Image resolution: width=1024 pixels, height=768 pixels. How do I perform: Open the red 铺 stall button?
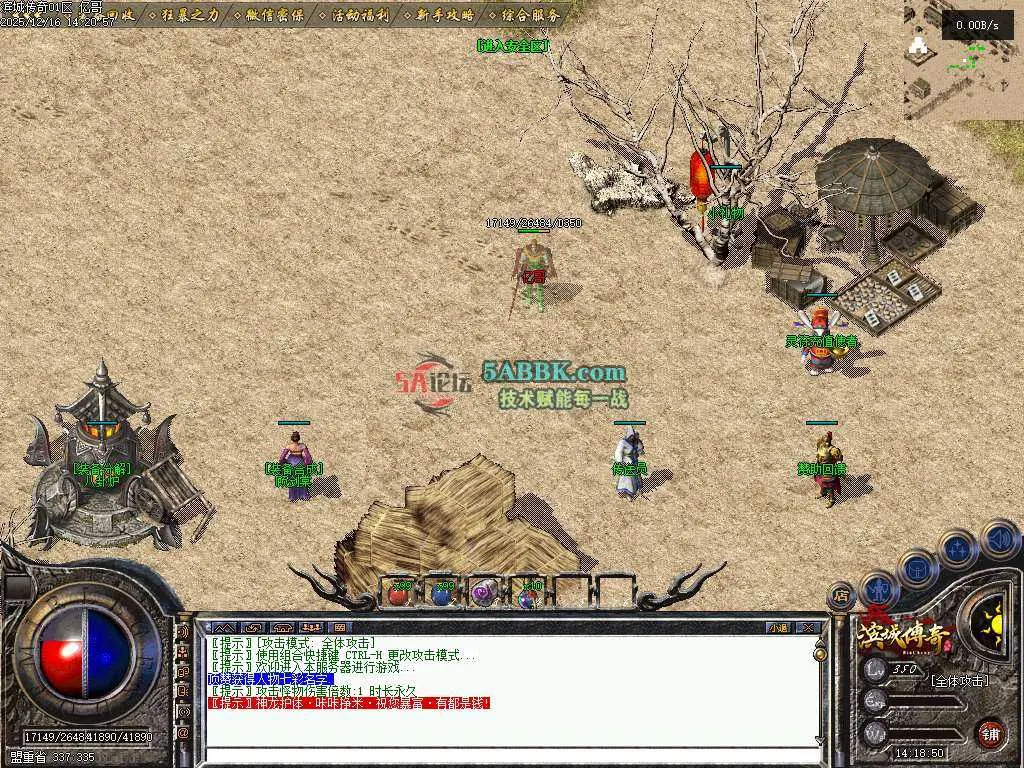click(x=990, y=733)
